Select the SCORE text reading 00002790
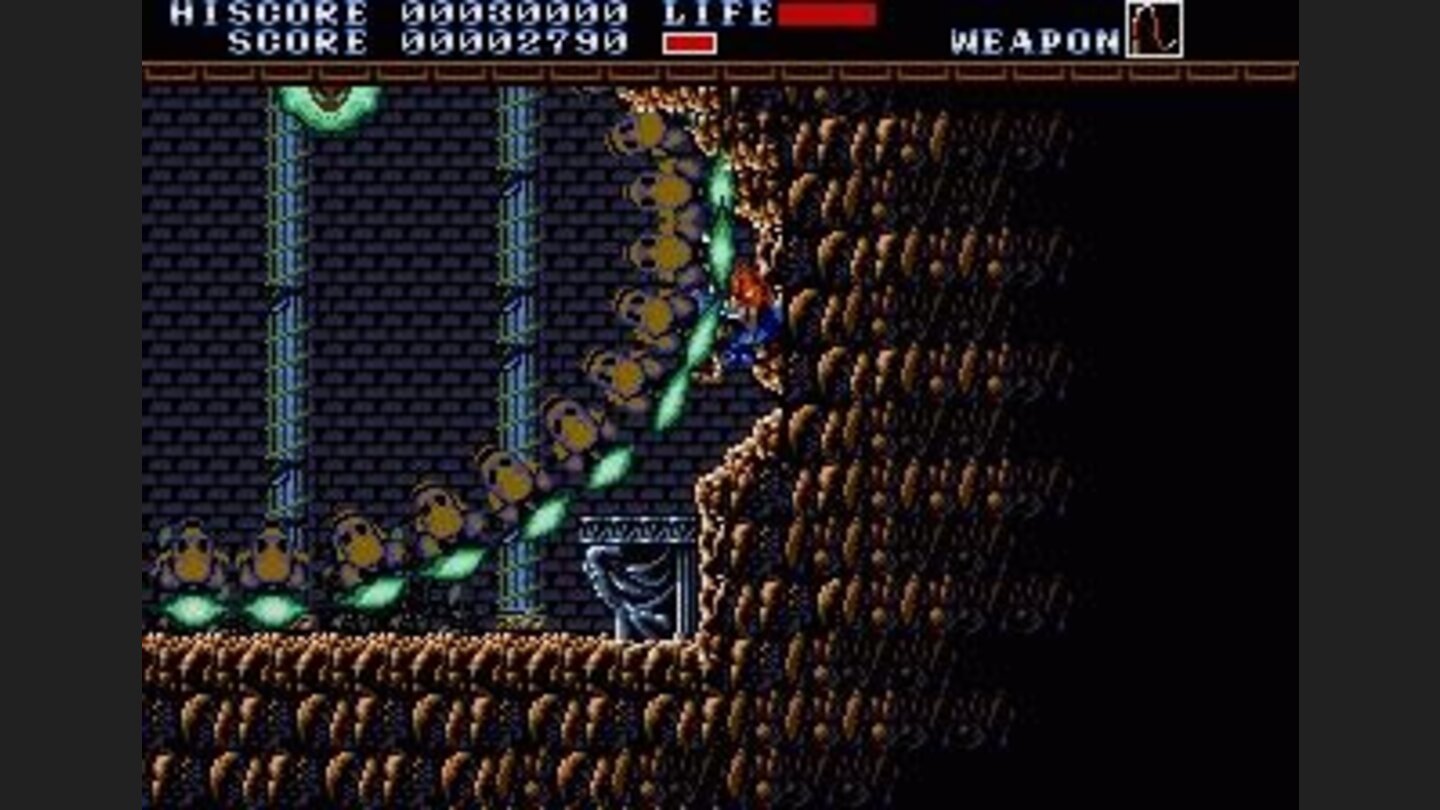1440x810 pixels. coord(510,42)
